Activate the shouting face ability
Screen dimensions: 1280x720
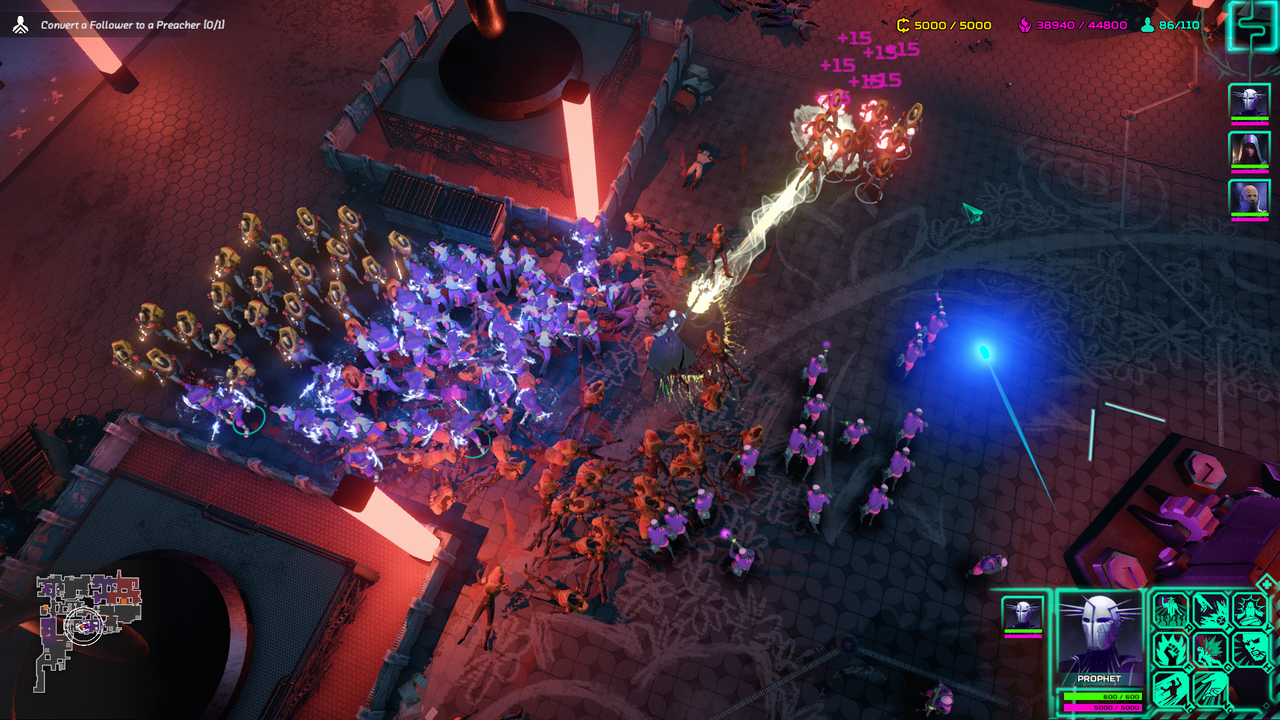(x=1250, y=649)
